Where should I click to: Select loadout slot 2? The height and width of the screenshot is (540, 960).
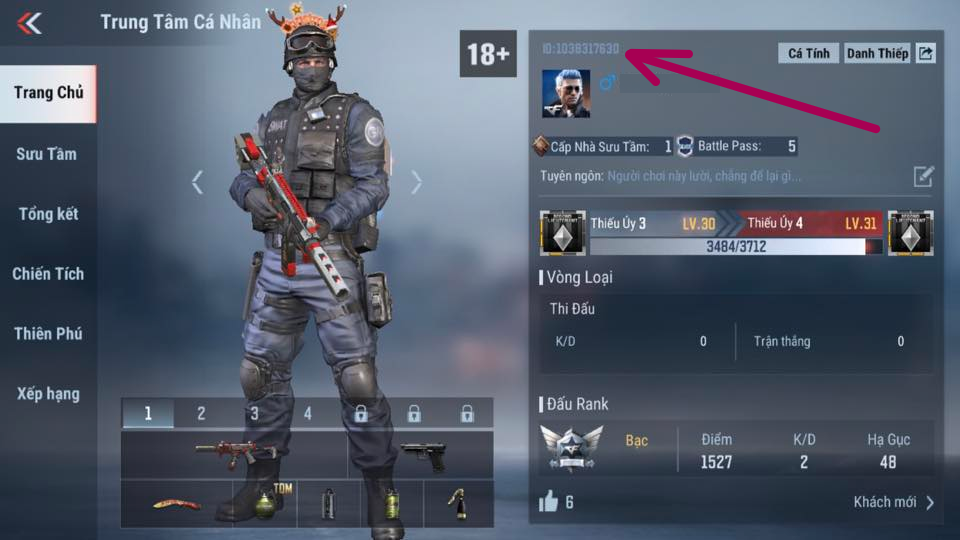point(201,413)
